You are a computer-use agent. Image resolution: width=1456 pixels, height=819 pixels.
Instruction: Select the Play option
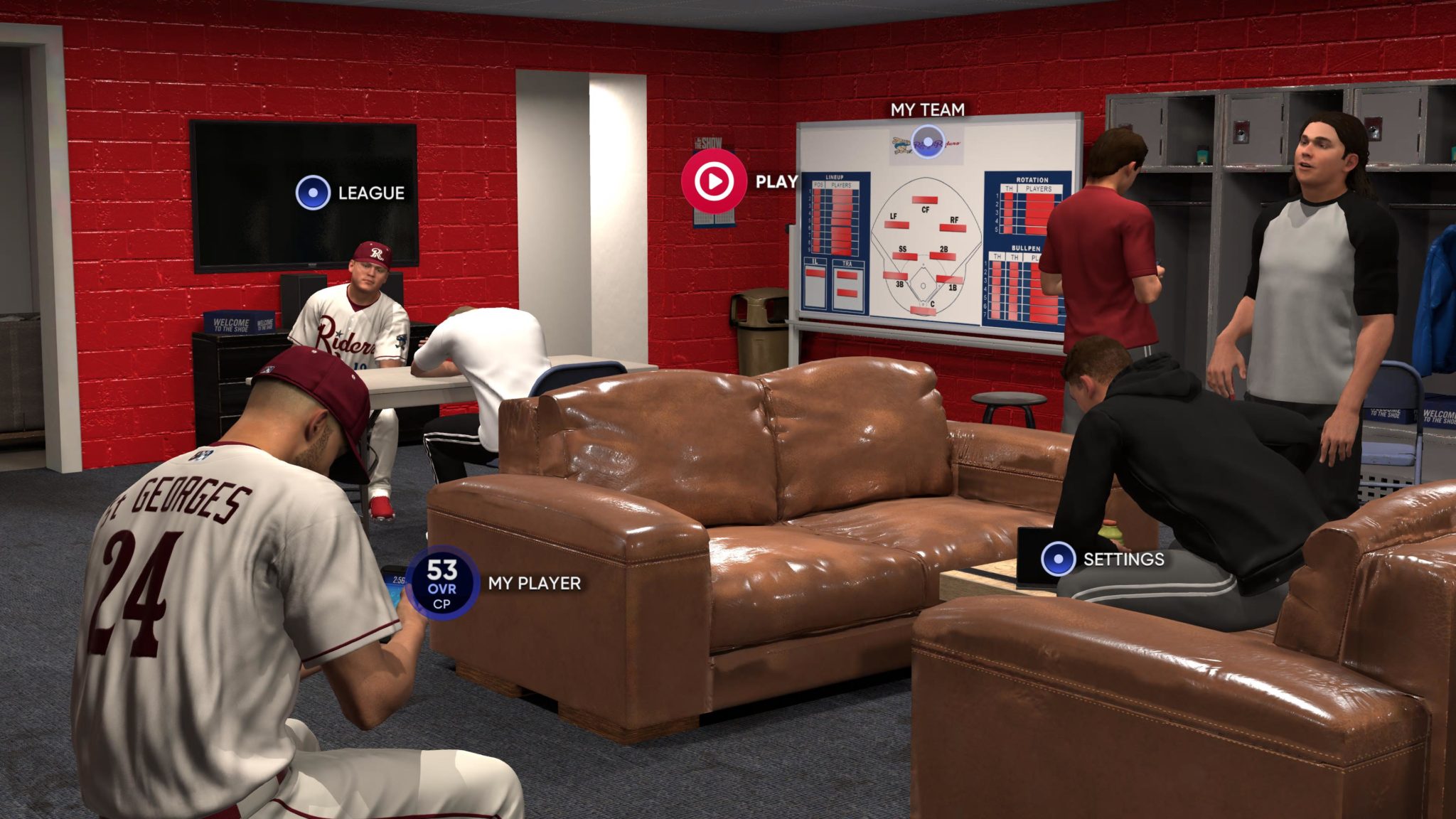(x=714, y=181)
